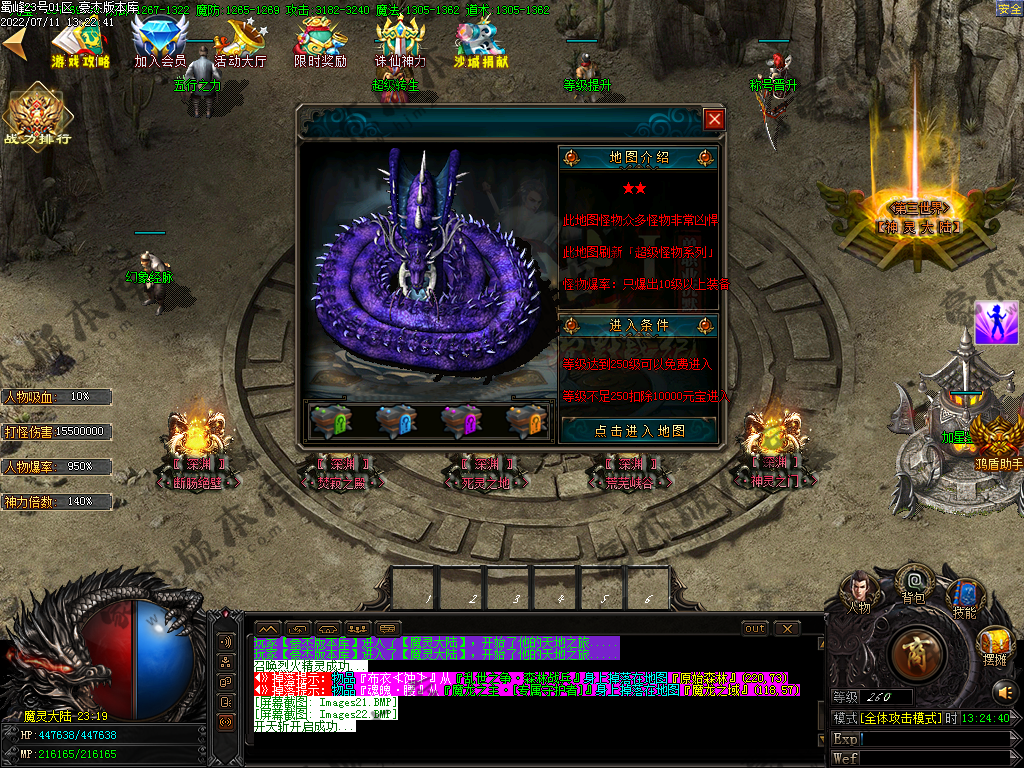
Task: Open the 加入会员 membership diamond icon
Action: pyautogui.click(x=160, y=42)
